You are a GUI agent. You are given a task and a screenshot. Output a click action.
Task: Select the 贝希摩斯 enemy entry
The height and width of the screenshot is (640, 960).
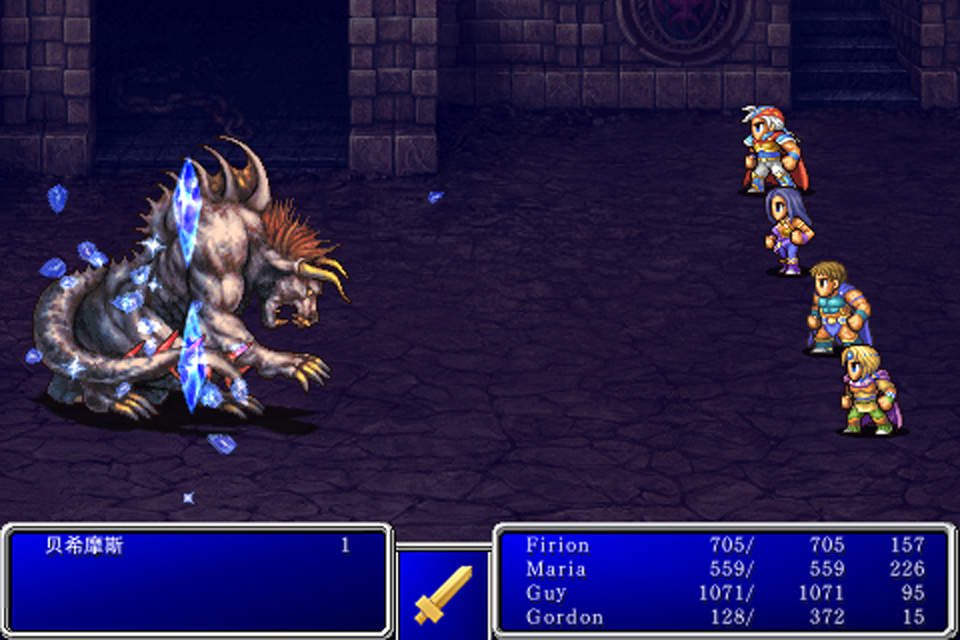tap(85, 547)
